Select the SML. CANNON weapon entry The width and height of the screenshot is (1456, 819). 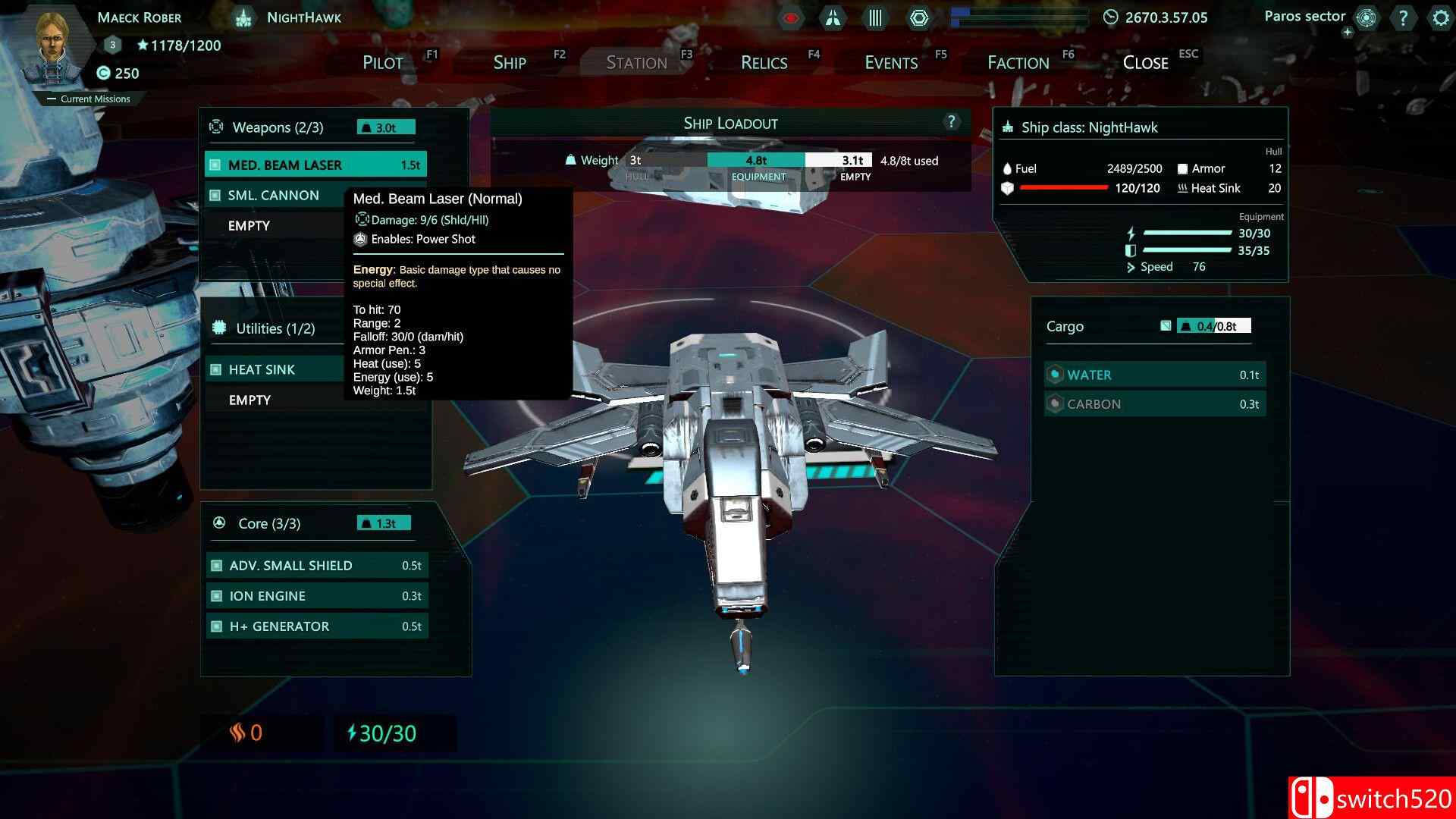pos(274,195)
